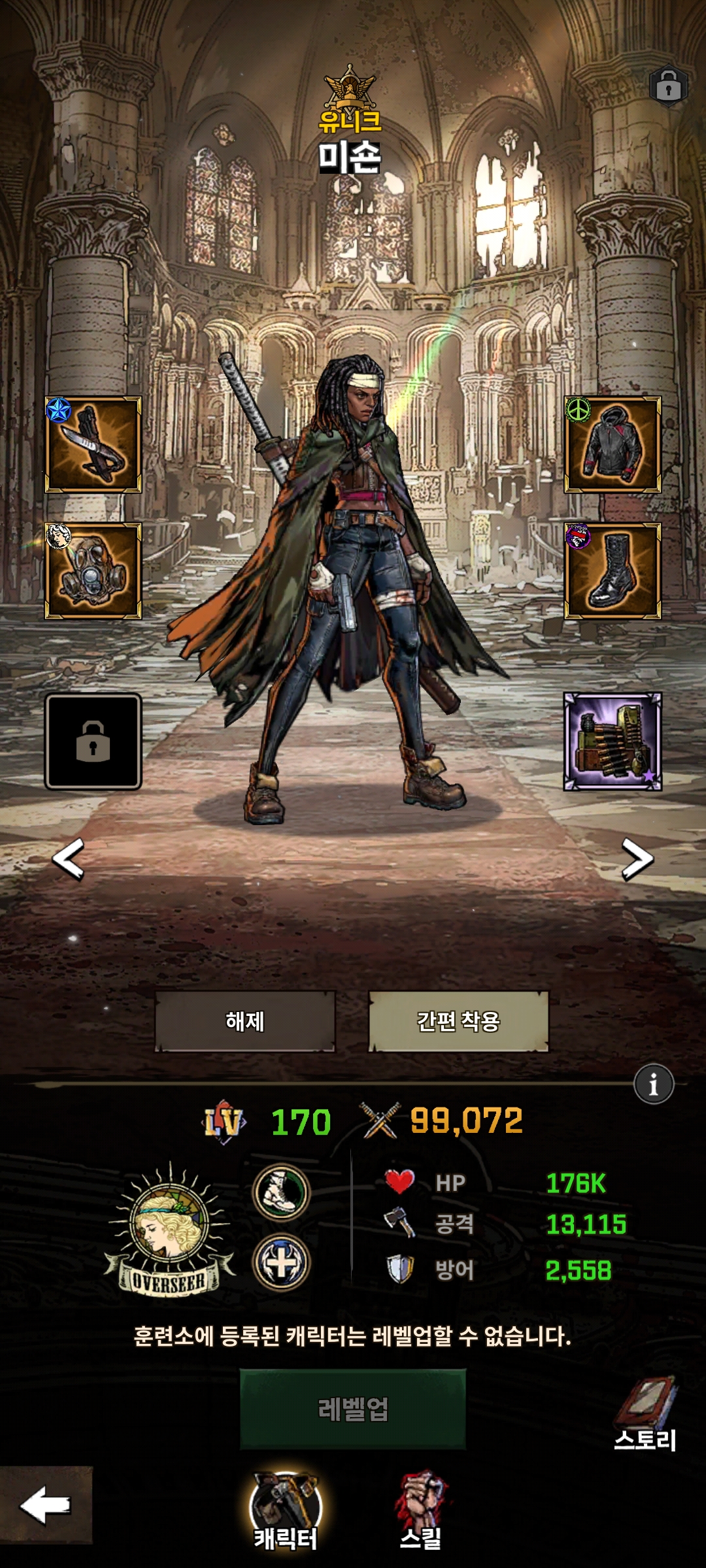View the Overseer class emblem
706x1568 pixels.
pos(170,1228)
